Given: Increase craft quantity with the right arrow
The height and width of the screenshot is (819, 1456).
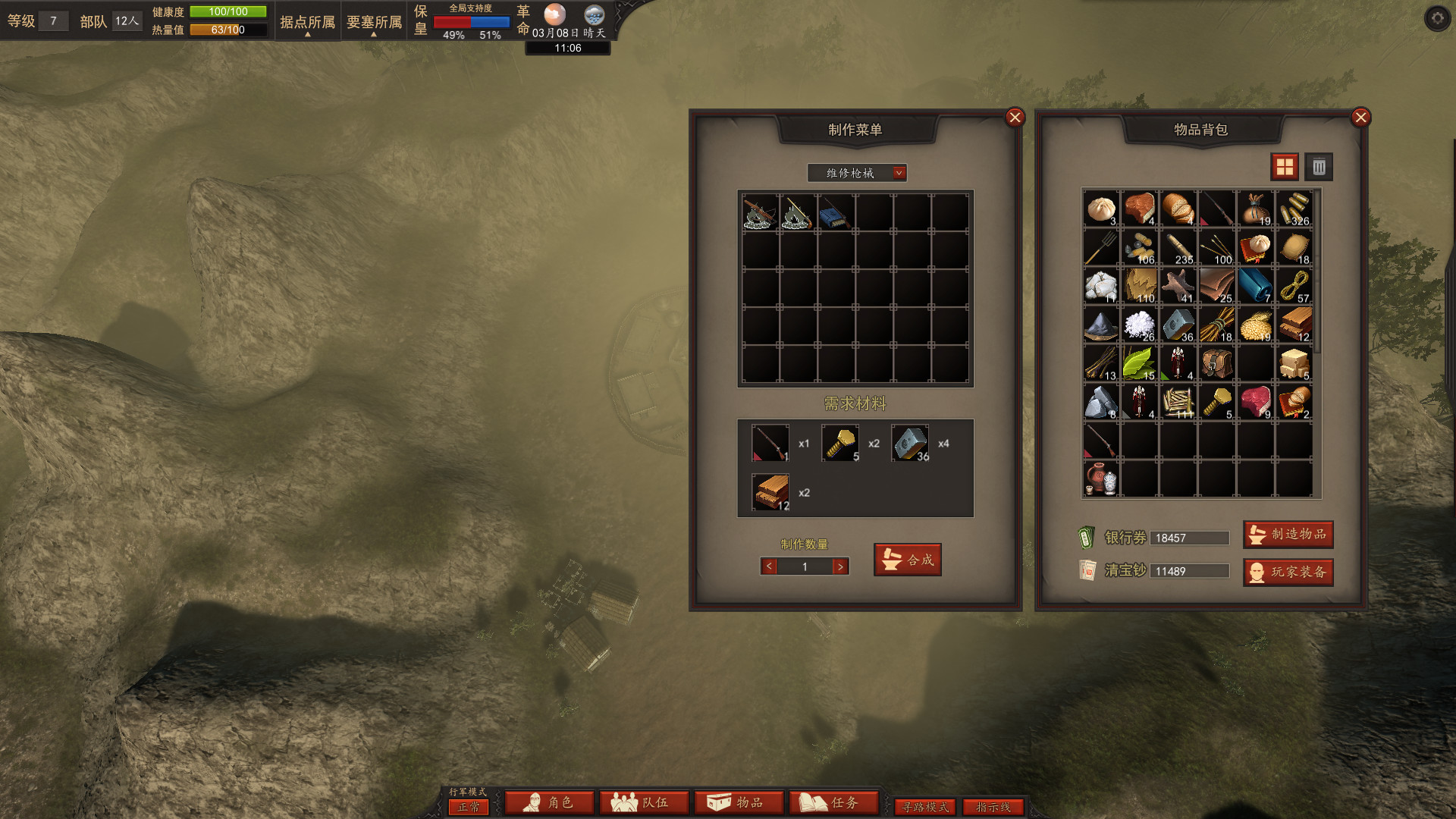Looking at the screenshot, I should pos(839,566).
